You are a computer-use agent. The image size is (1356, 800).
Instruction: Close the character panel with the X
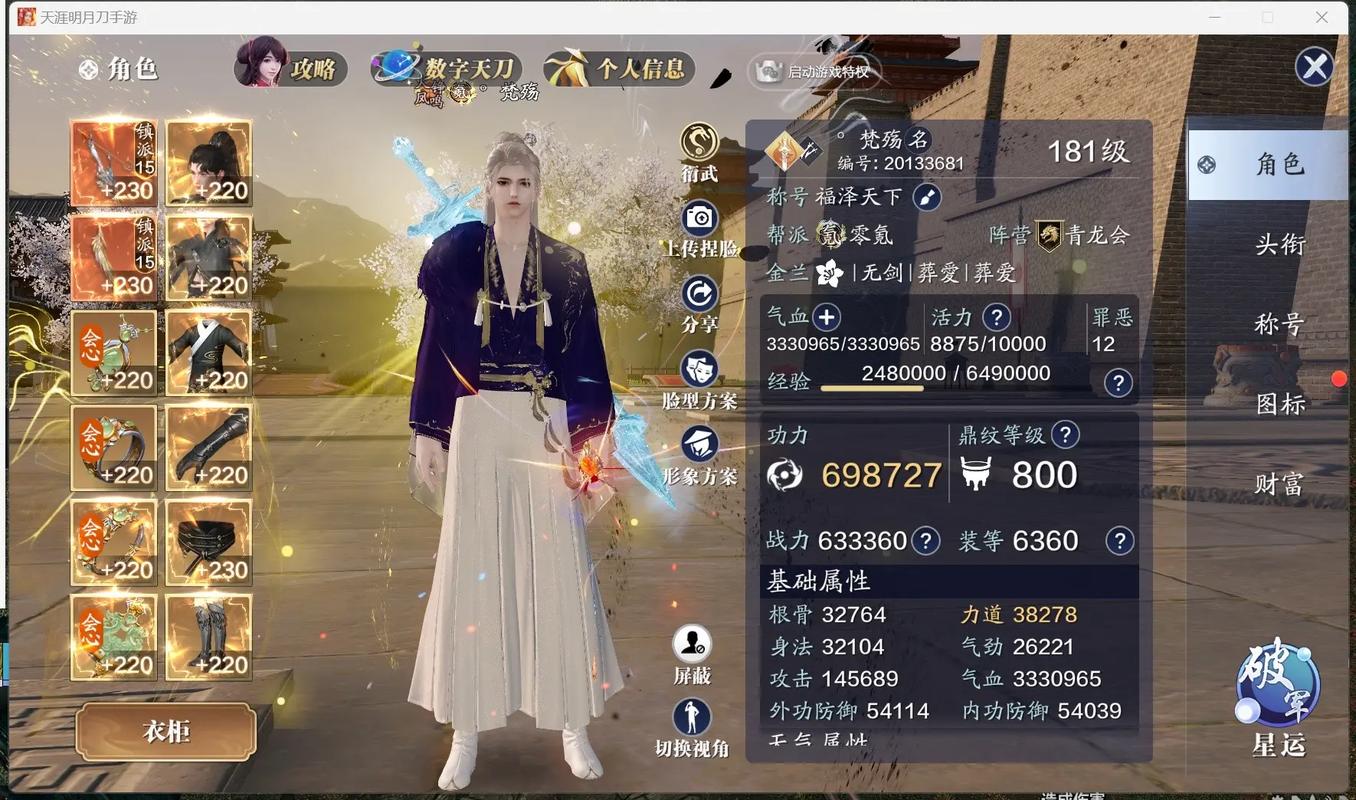(x=1314, y=67)
